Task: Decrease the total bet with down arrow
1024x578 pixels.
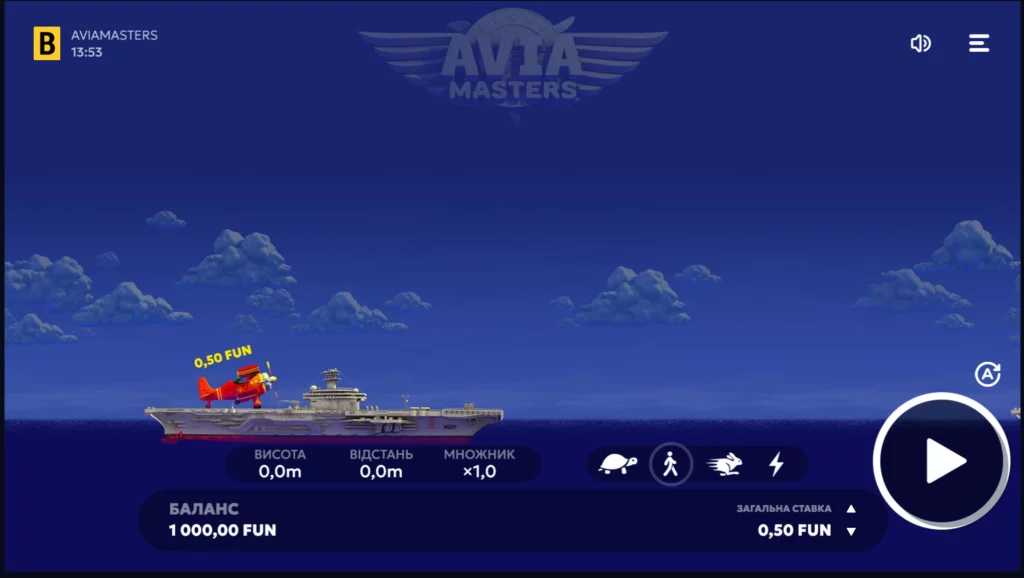Action: pos(851,531)
